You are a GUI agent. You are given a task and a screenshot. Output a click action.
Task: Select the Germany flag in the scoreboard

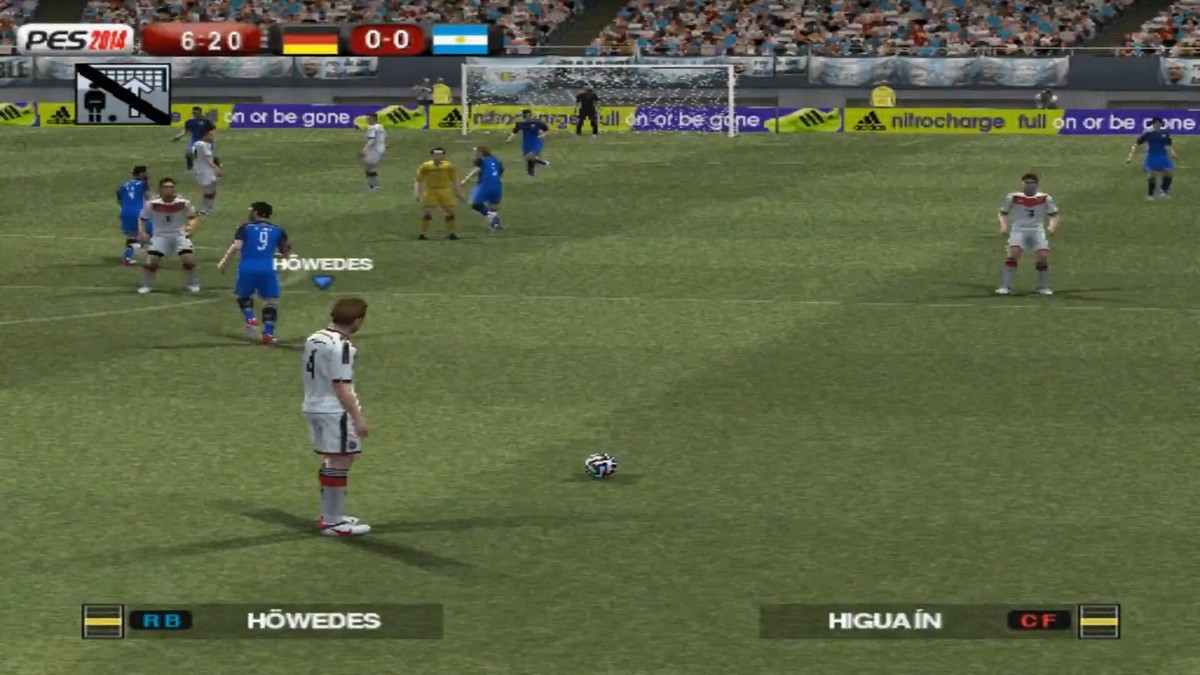coord(309,40)
